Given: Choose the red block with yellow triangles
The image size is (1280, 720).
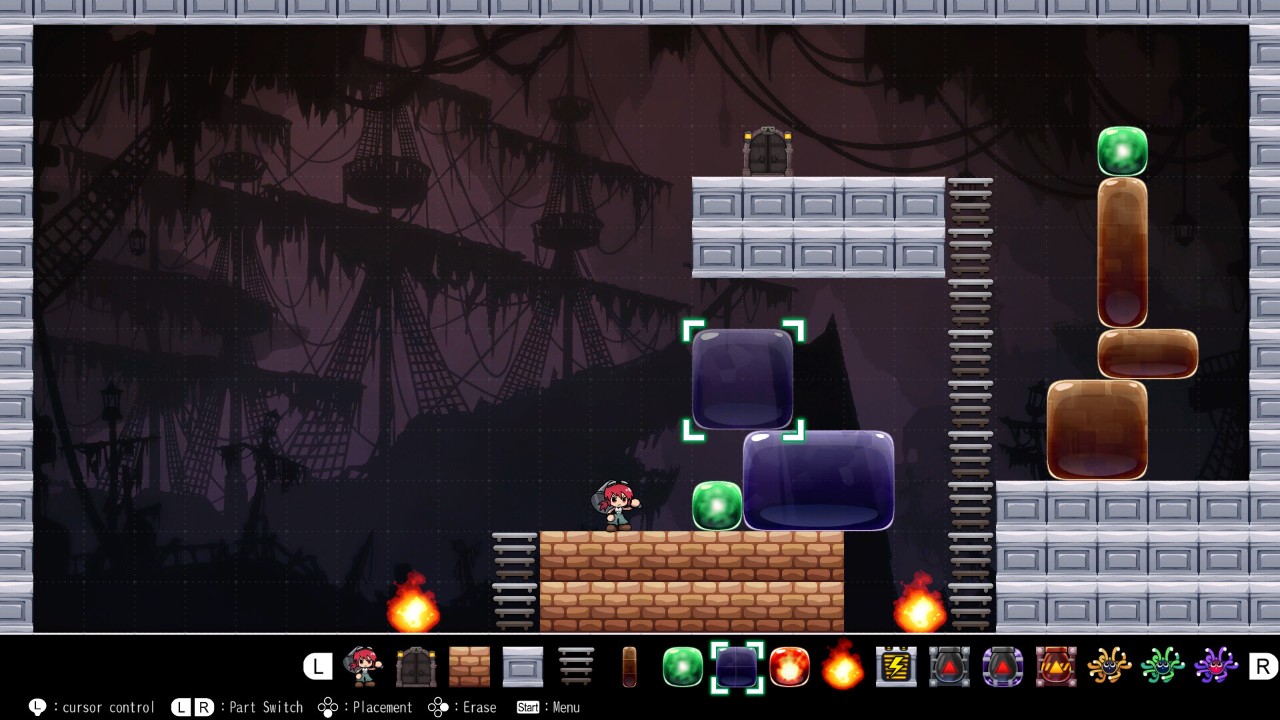Looking at the screenshot, I should 1056,666.
